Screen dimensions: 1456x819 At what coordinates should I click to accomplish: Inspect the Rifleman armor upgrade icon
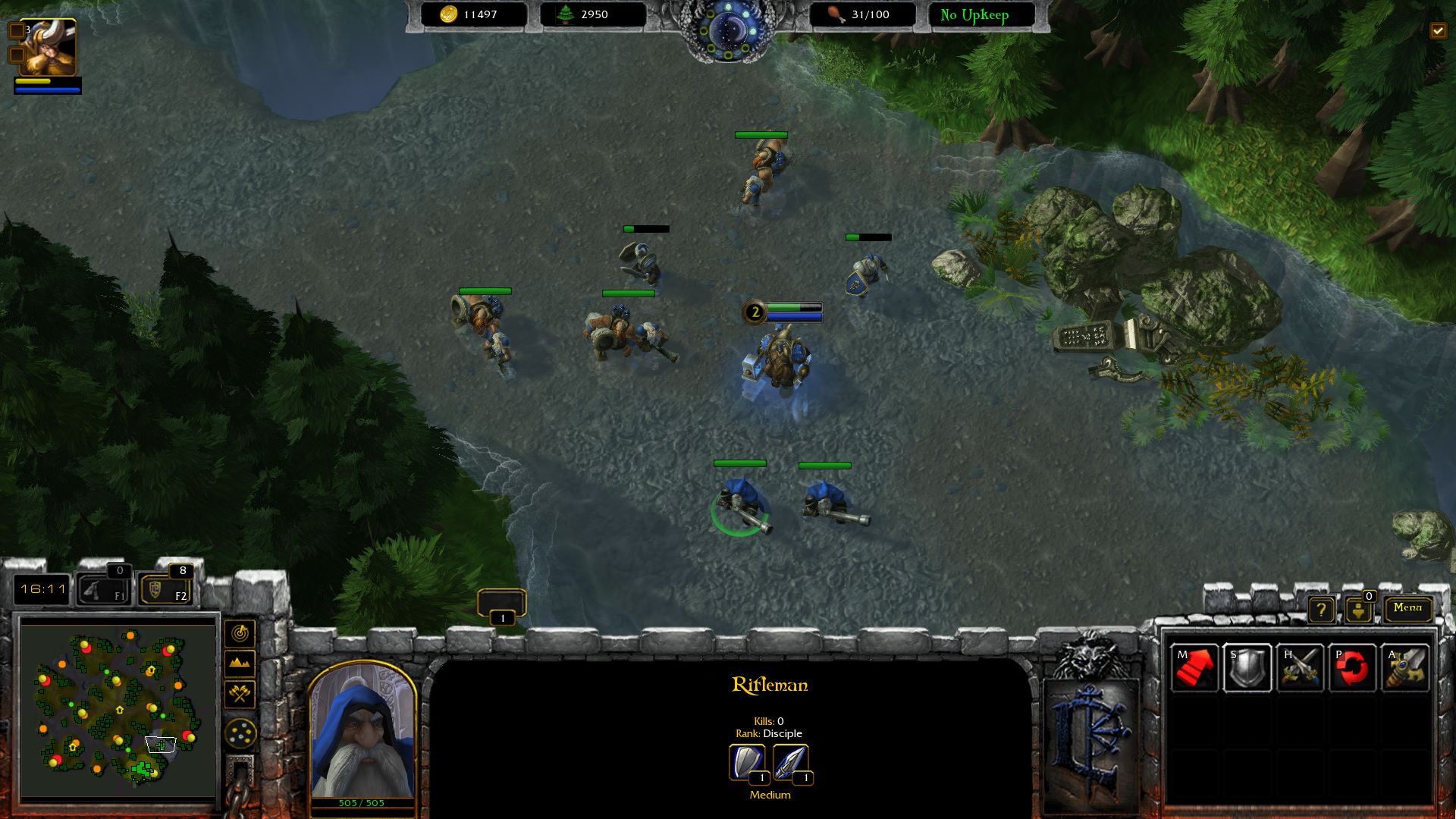point(747,762)
